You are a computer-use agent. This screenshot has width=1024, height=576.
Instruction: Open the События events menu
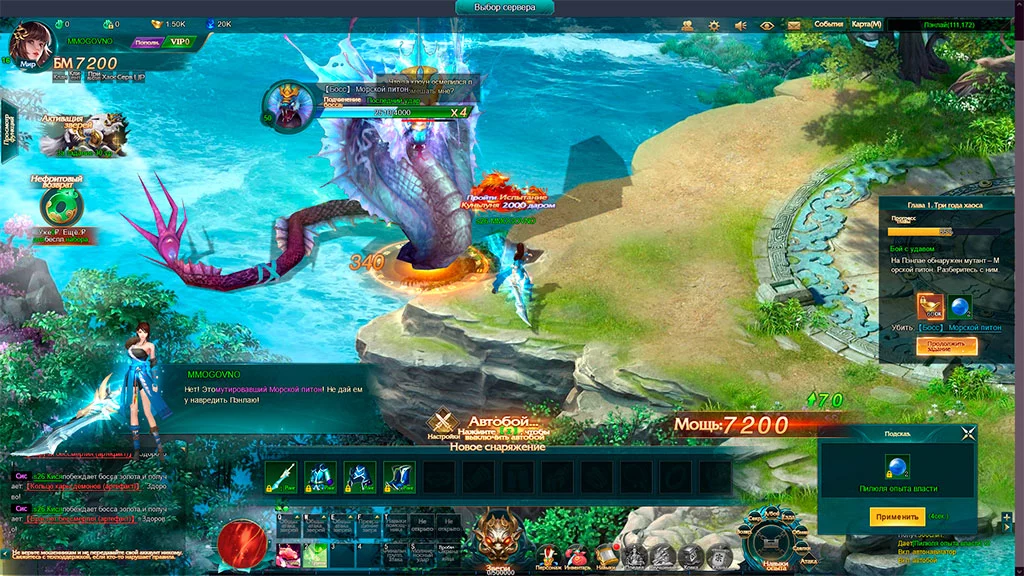click(x=828, y=24)
